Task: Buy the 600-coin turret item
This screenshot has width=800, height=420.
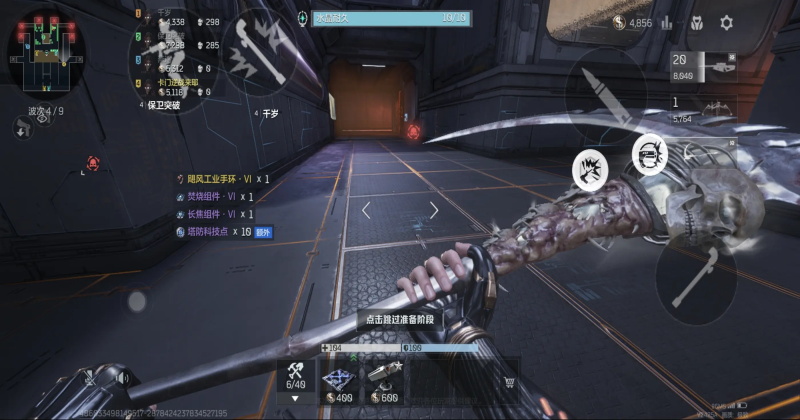Action: (x=383, y=382)
